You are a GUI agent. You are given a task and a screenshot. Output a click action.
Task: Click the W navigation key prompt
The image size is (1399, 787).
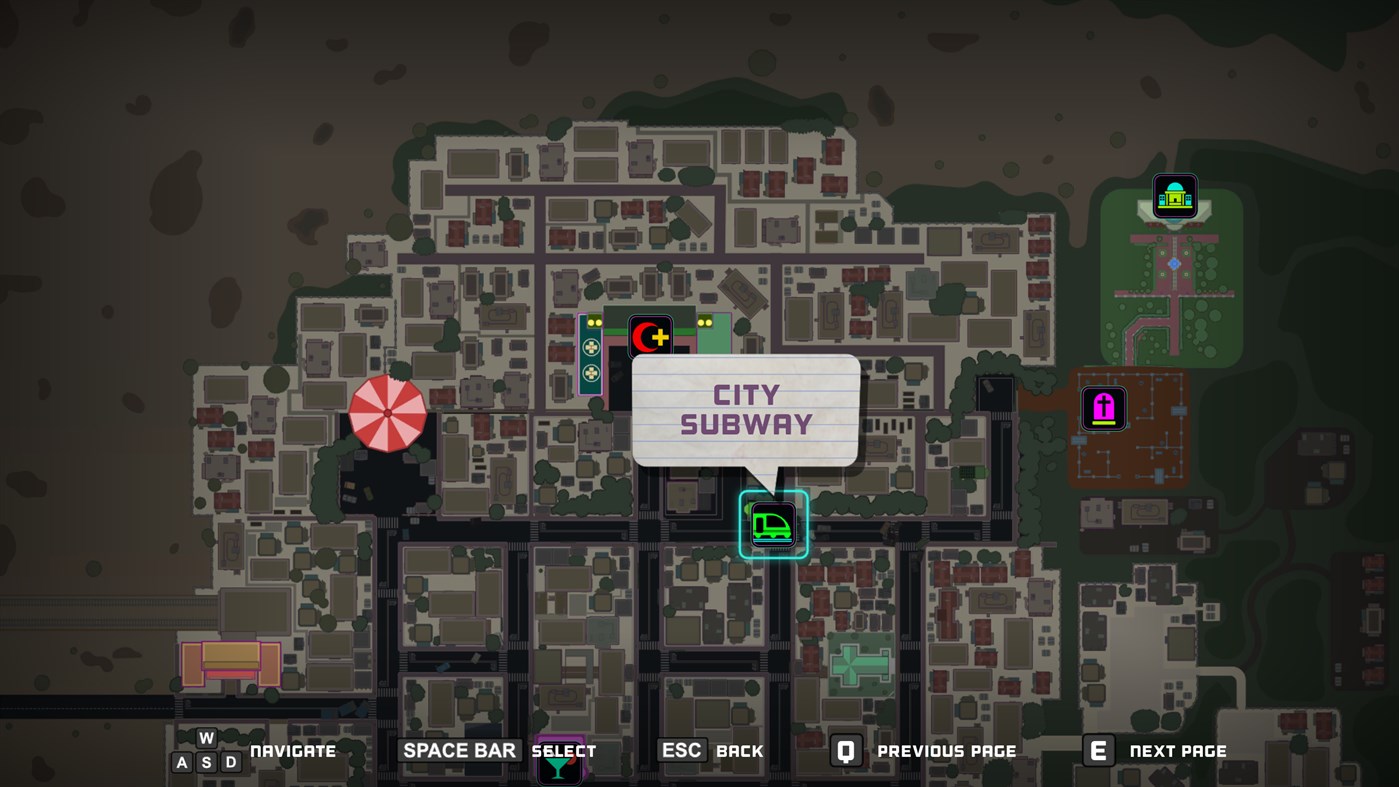(x=205, y=737)
